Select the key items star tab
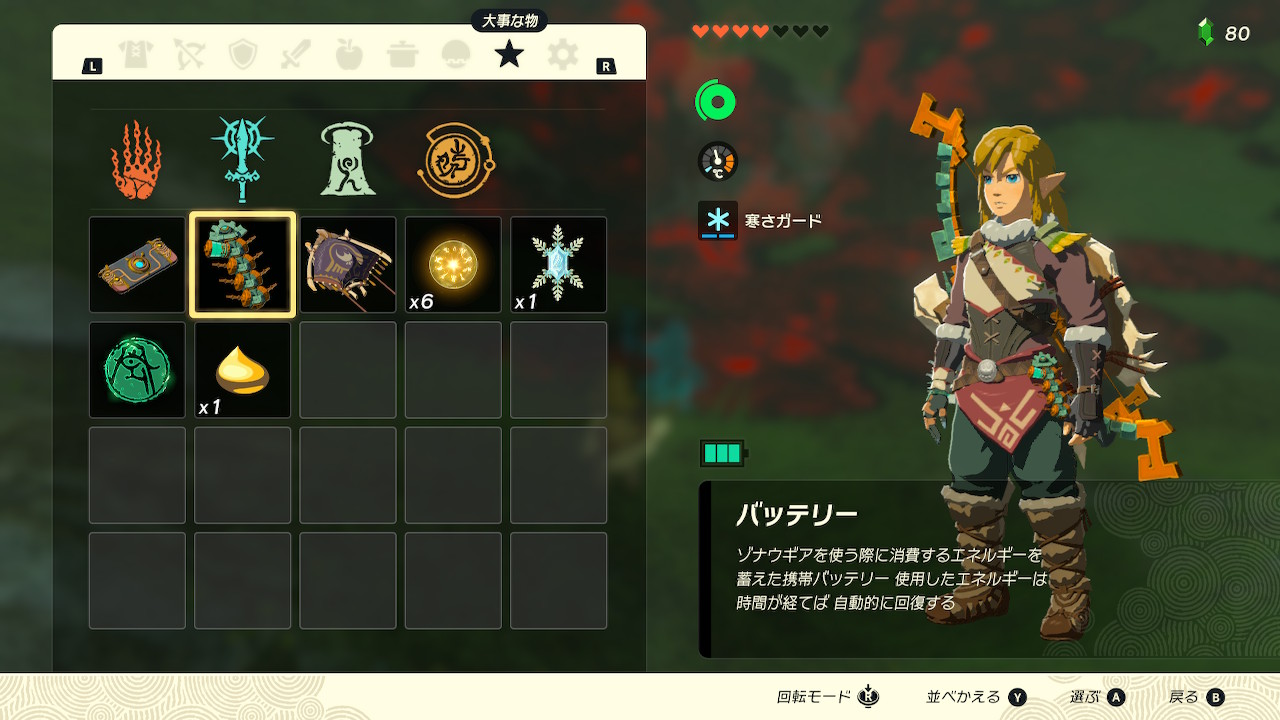The image size is (1280, 720). (x=509, y=54)
